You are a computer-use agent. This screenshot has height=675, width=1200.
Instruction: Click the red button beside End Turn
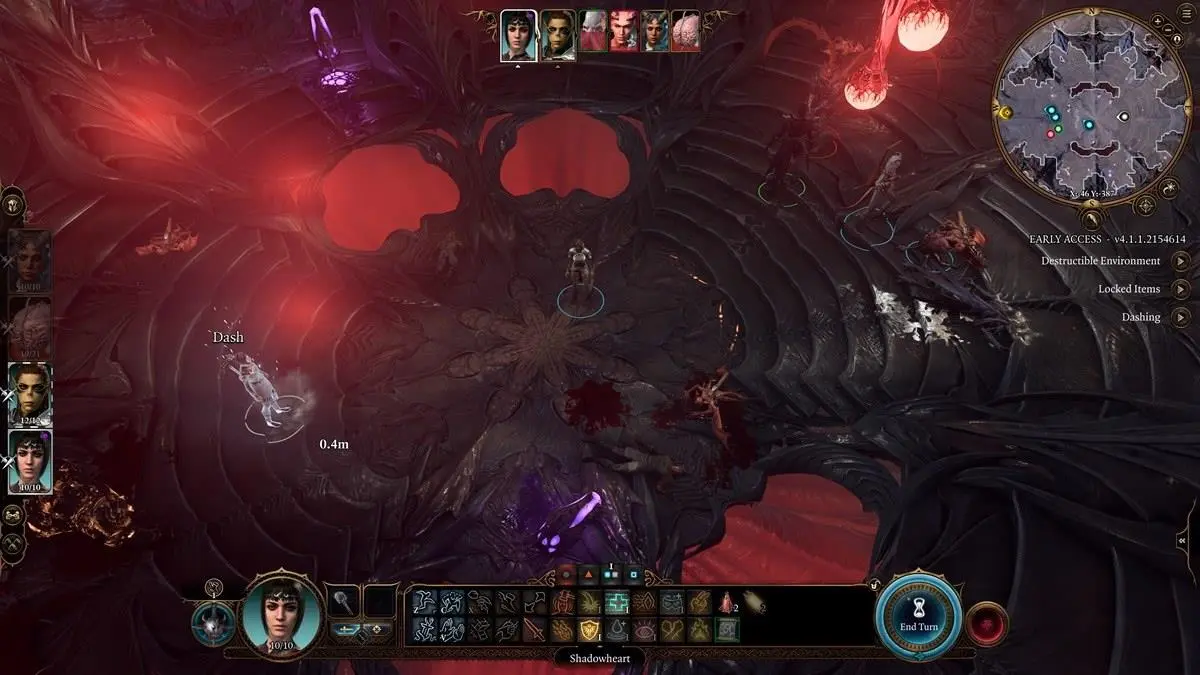tap(988, 623)
